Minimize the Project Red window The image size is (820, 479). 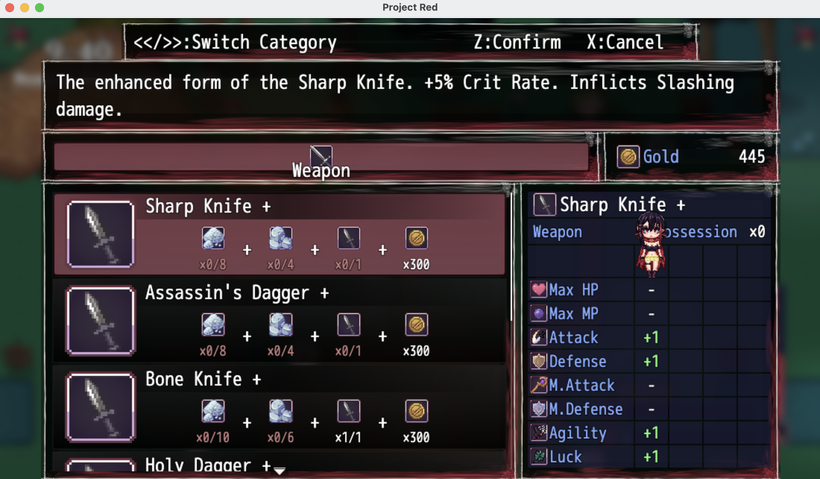point(24,8)
